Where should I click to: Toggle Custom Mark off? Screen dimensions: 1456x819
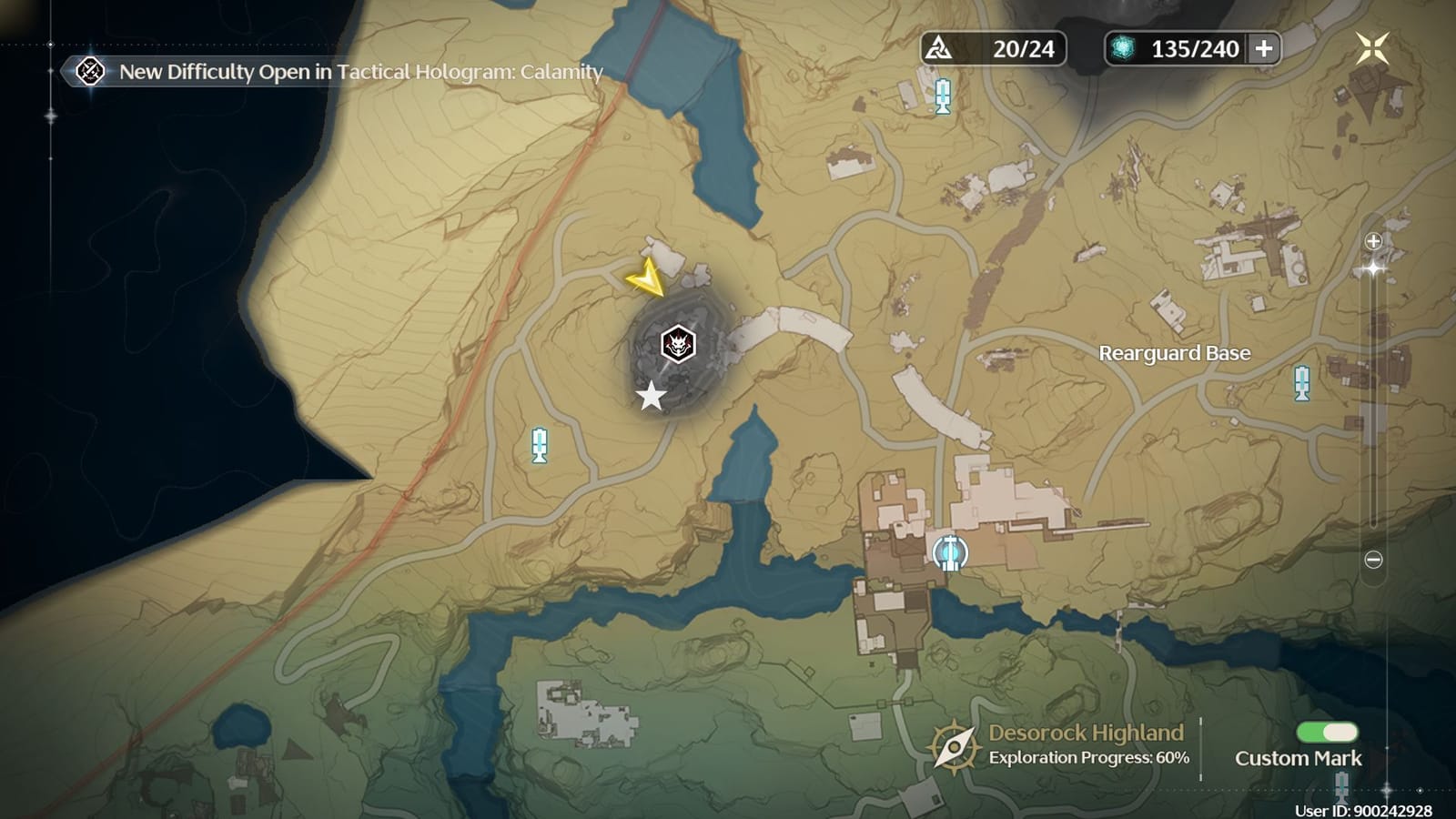(1328, 730)
